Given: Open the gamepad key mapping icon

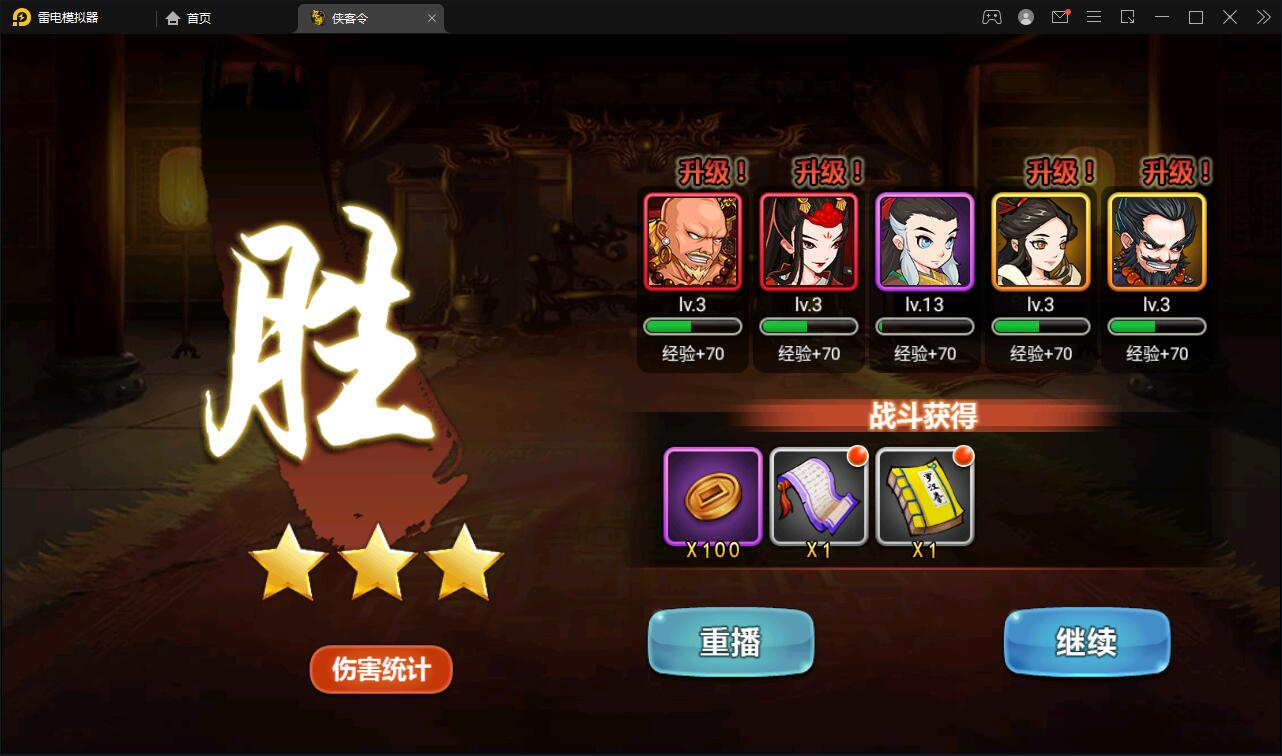Looking at the screenshot, I should pos(991,17).
